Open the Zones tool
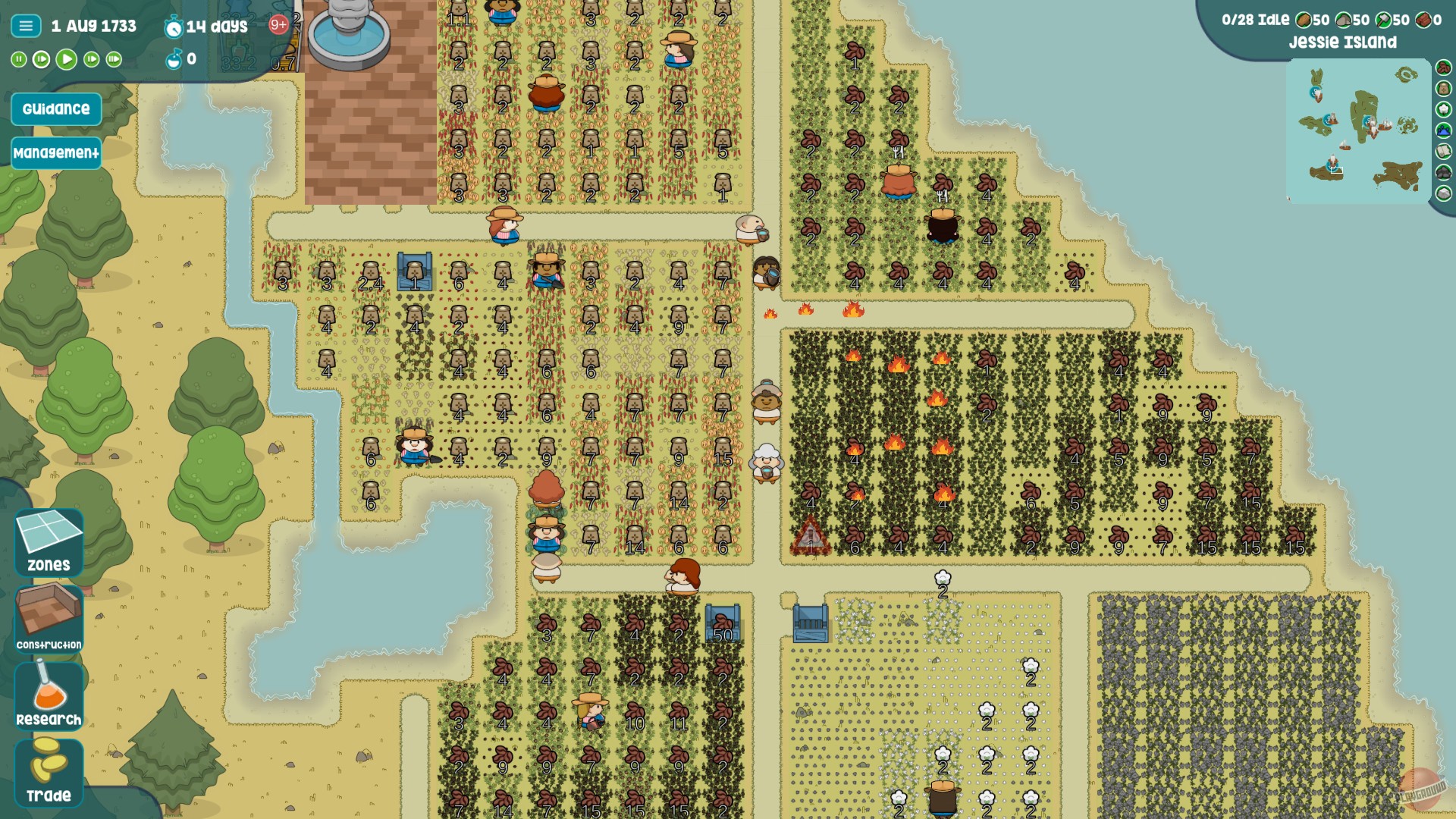 [x=47, y=540]
